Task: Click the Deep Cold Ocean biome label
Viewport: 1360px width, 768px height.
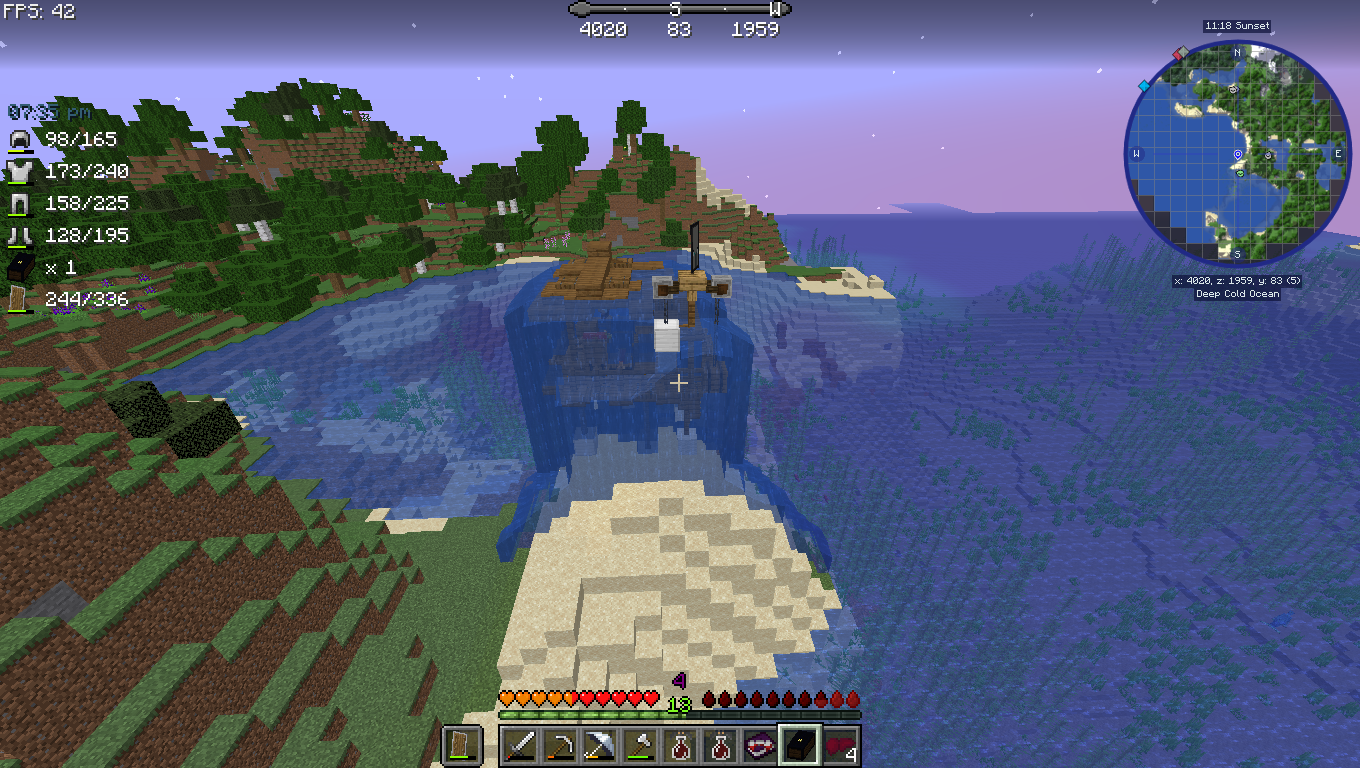Action: (1237, 293)
